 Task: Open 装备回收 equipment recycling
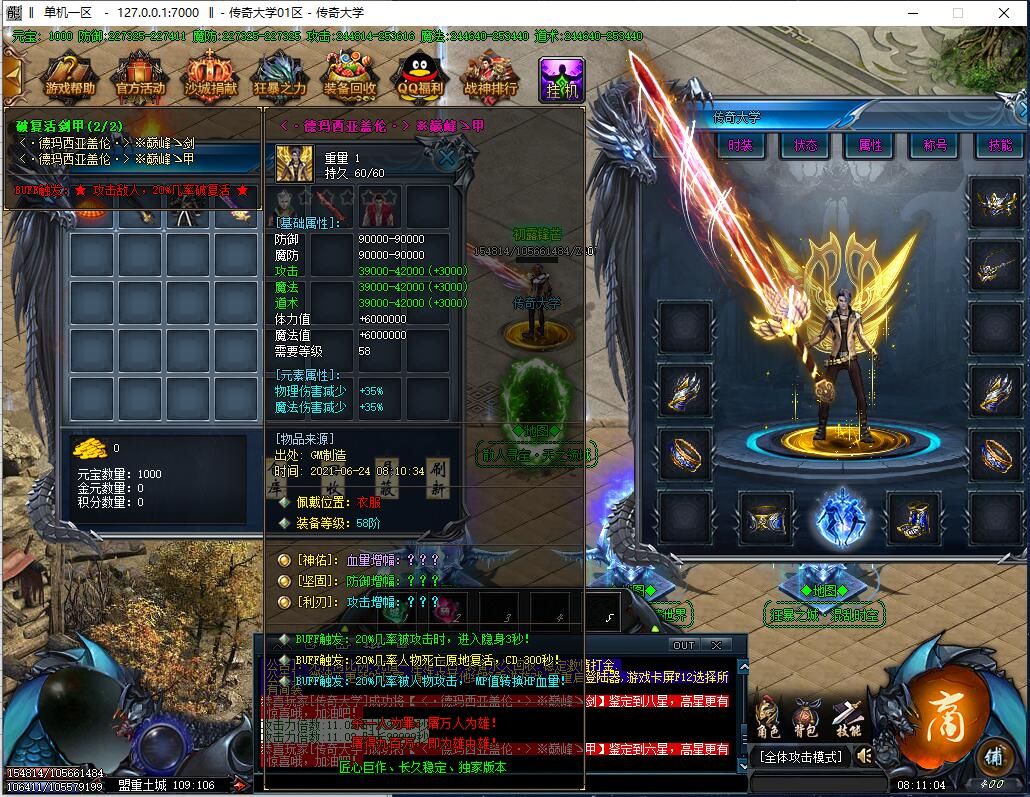coord(350,77)
